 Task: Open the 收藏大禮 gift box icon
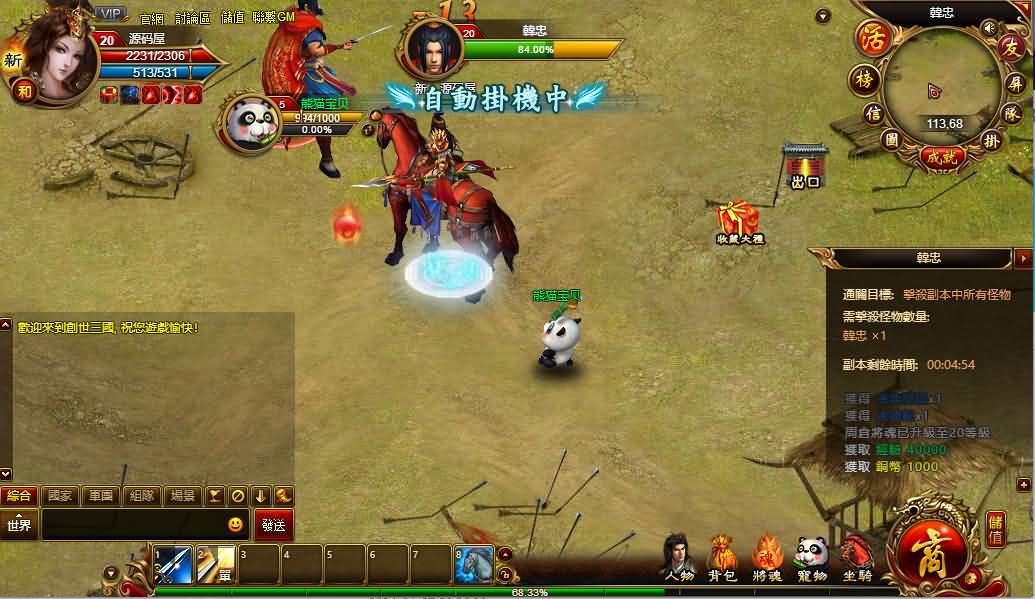tap(739, 222)
